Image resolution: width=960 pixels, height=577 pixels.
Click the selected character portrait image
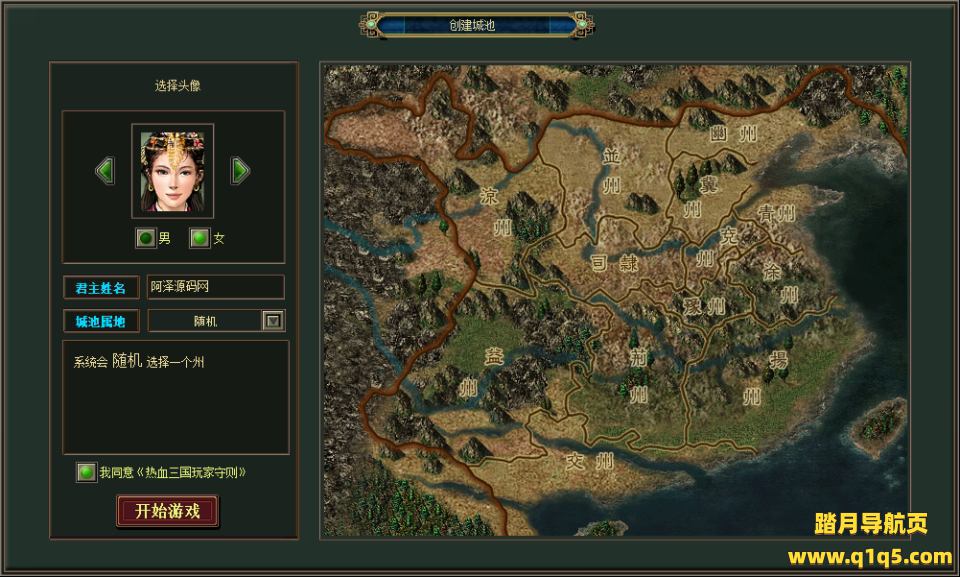point(172,171)
